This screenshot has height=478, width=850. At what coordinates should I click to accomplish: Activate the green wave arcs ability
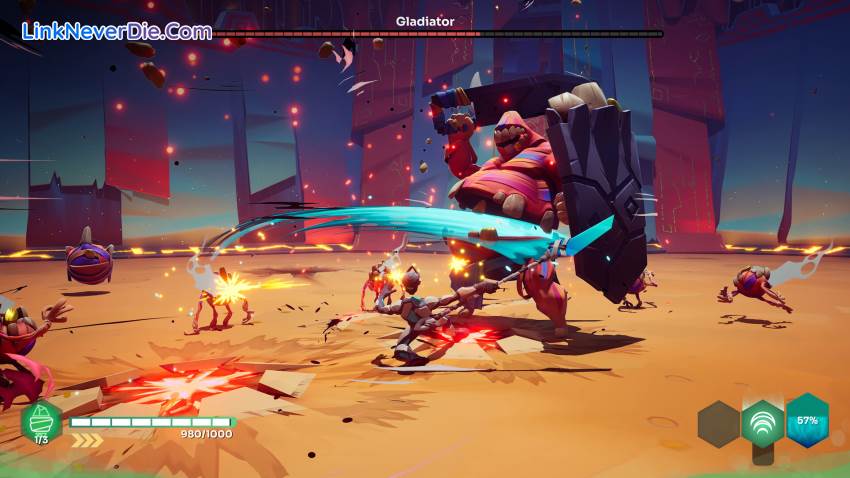(x=762, y=423)
